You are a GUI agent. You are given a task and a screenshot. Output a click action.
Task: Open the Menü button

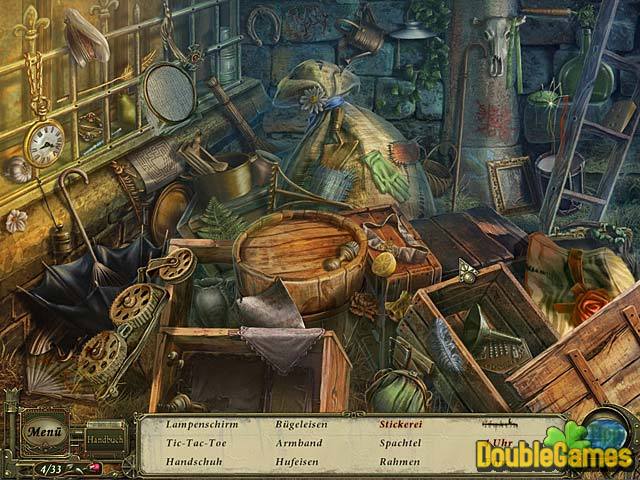(x=44, y=433)
